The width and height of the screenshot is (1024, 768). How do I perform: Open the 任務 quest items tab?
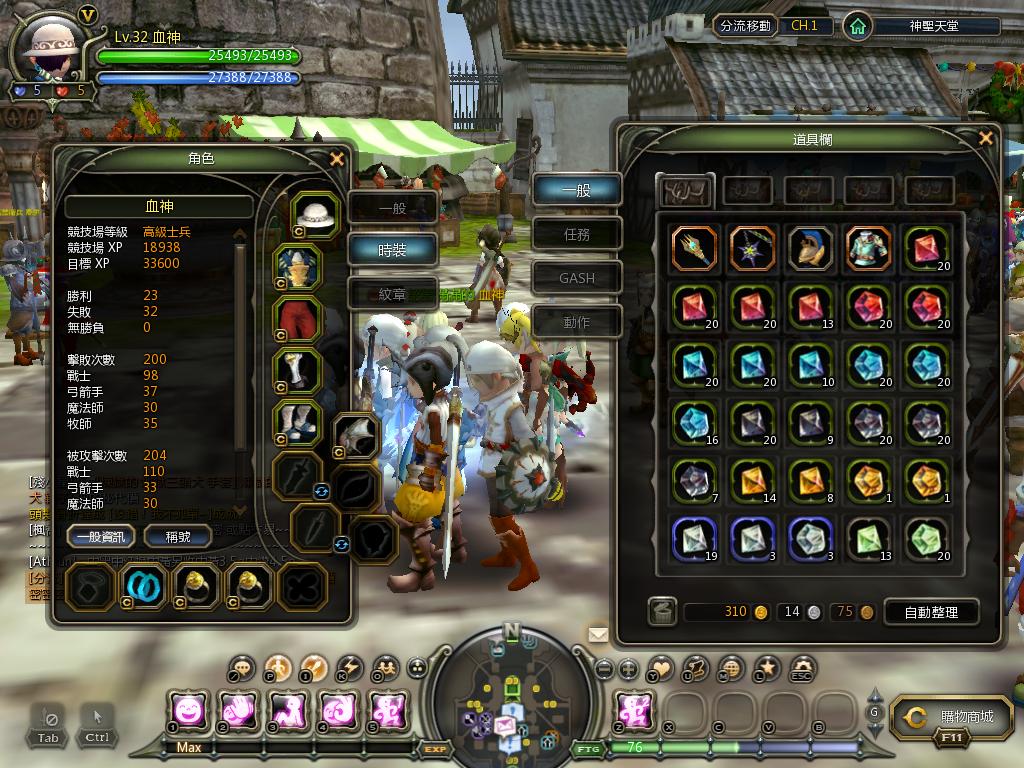[577, 234]
